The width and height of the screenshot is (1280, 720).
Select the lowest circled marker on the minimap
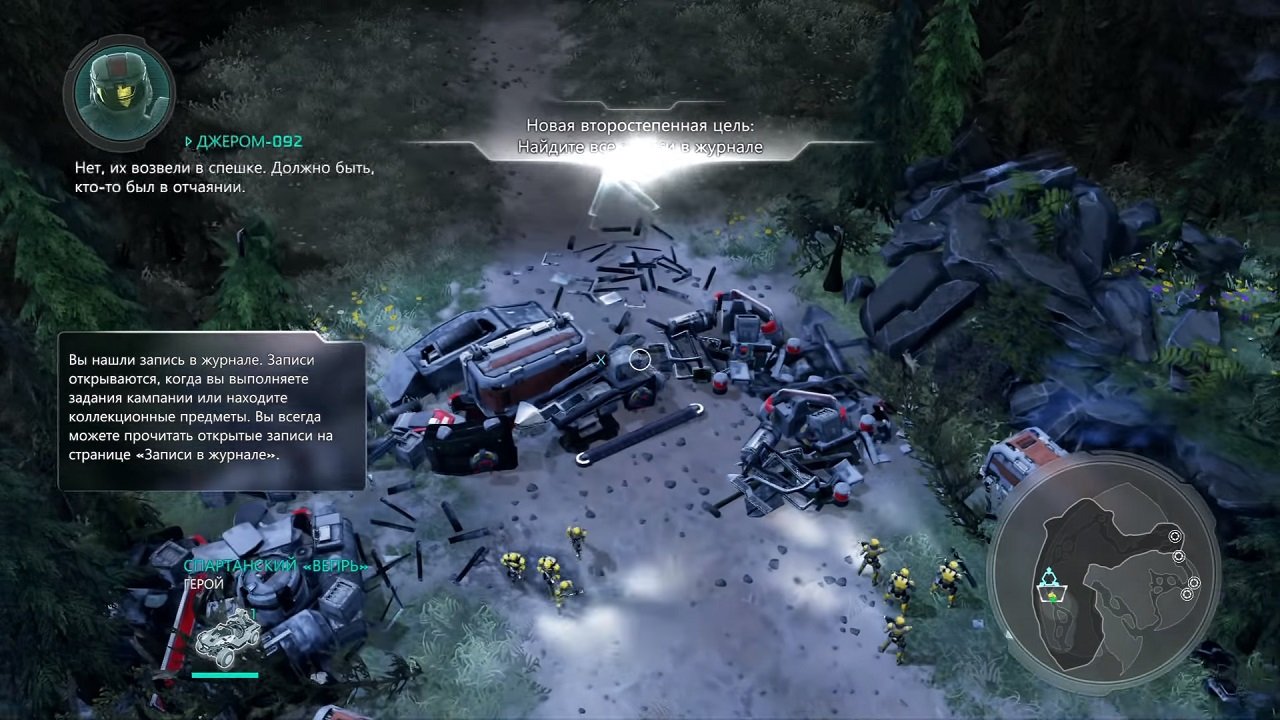1186,595
